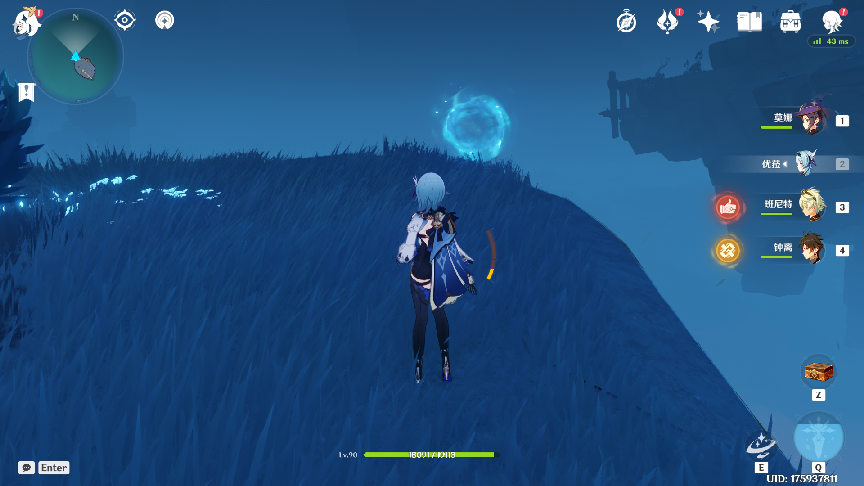Open the backpack inventory icon
864x486 pixels.
[791, 21]
